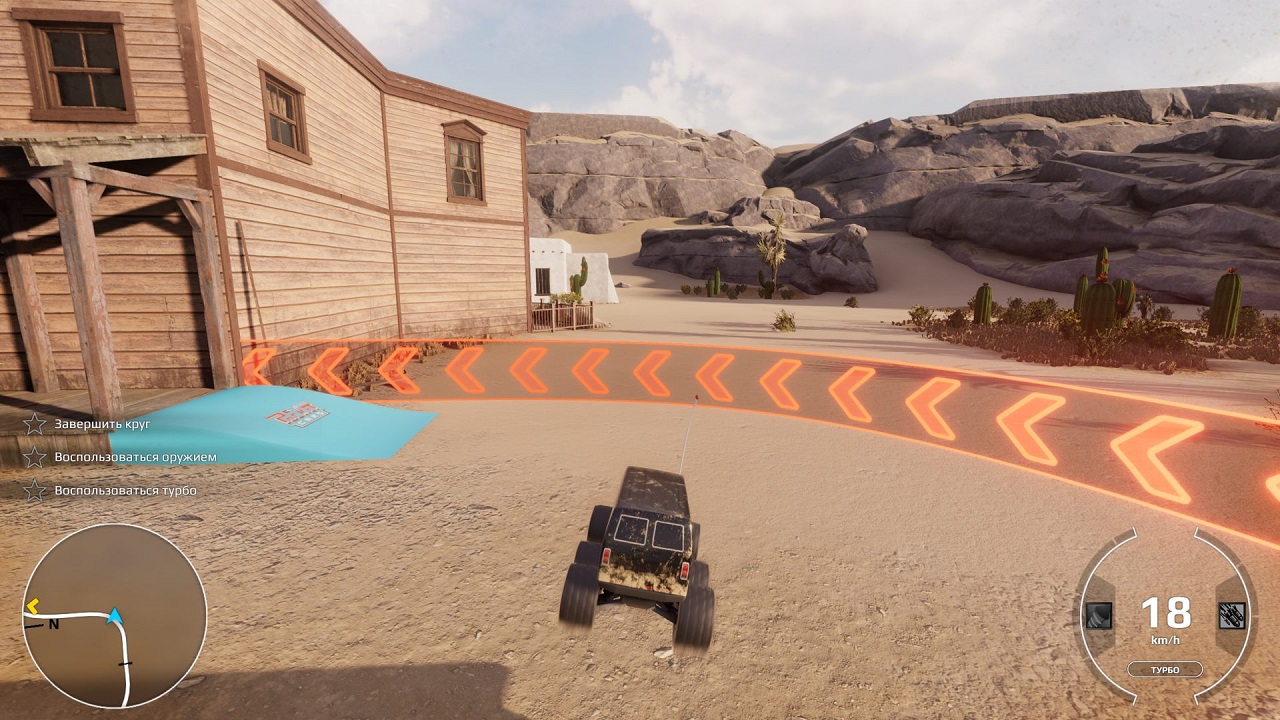Click the ТУРБО indicator pill

(1166, 669)
